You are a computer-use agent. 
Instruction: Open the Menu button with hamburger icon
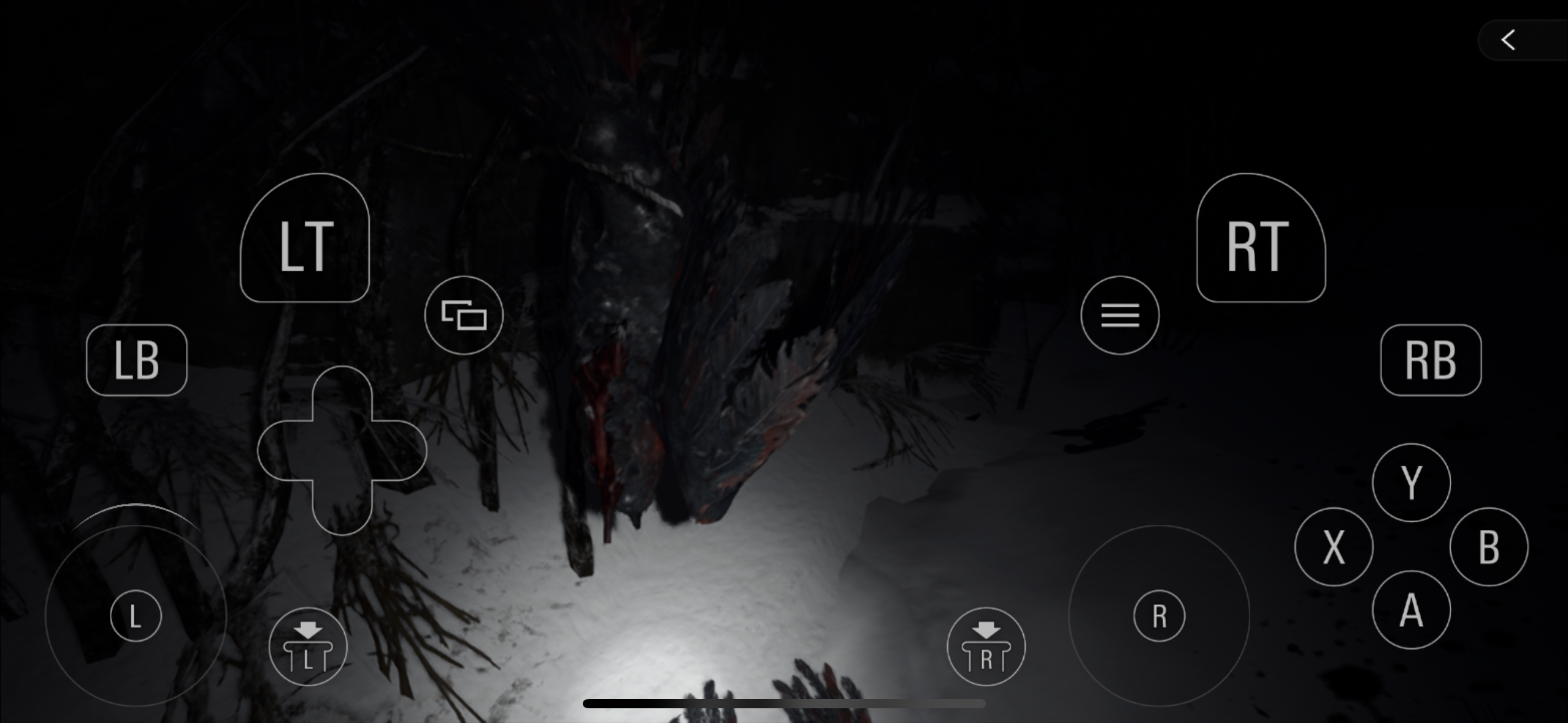click(1120, 315)
